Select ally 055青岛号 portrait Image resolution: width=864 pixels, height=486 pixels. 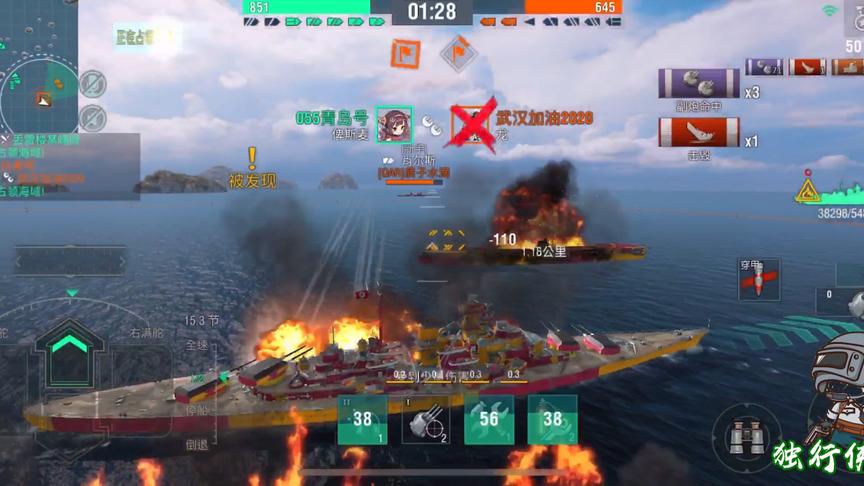pyautogui.click(x=393, y=124)
